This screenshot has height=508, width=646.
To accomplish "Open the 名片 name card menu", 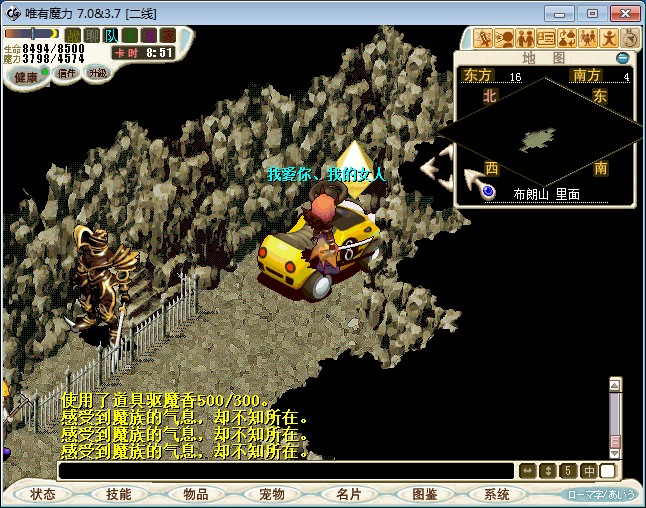I will (347, 494).
